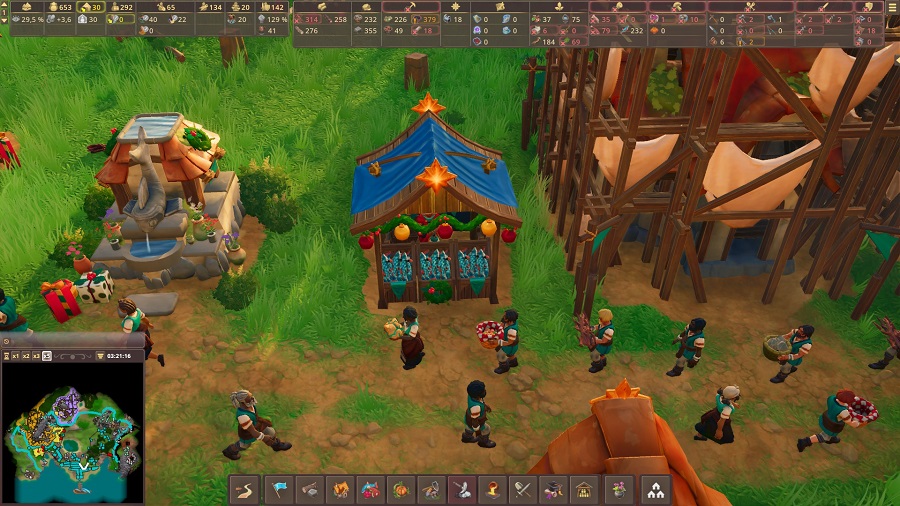
Task: Select the mining pickaxe category
Action: coord(431,490)
